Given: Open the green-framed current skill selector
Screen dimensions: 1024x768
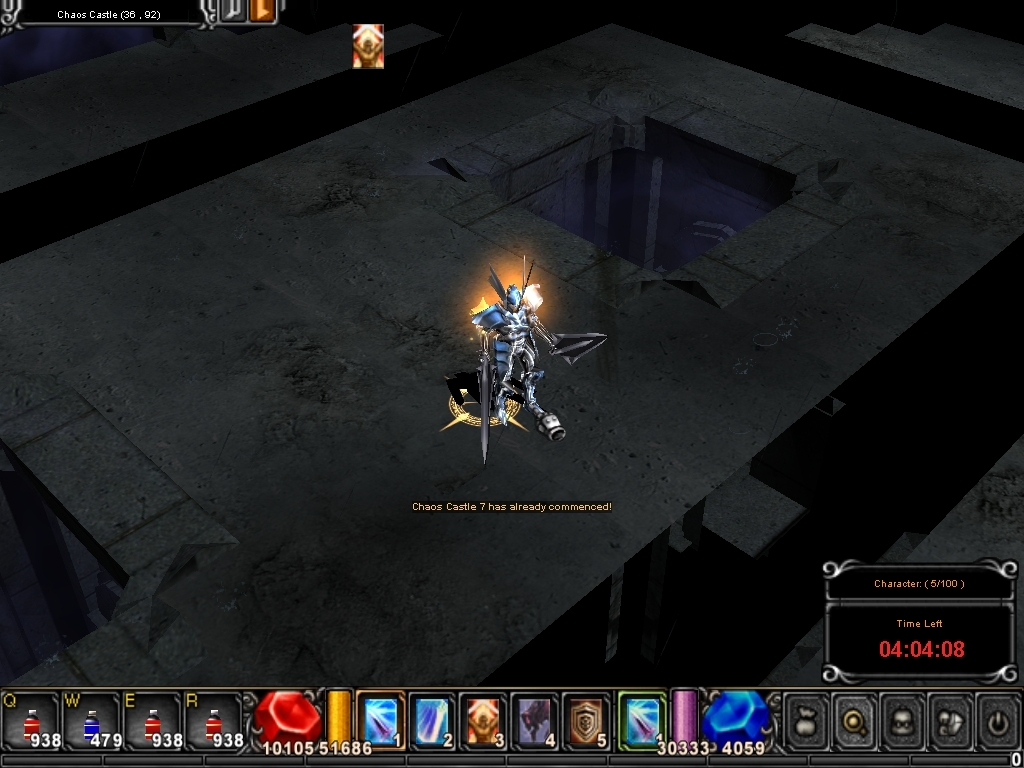Looking at the screenshot, I should [x=642, y=720].
